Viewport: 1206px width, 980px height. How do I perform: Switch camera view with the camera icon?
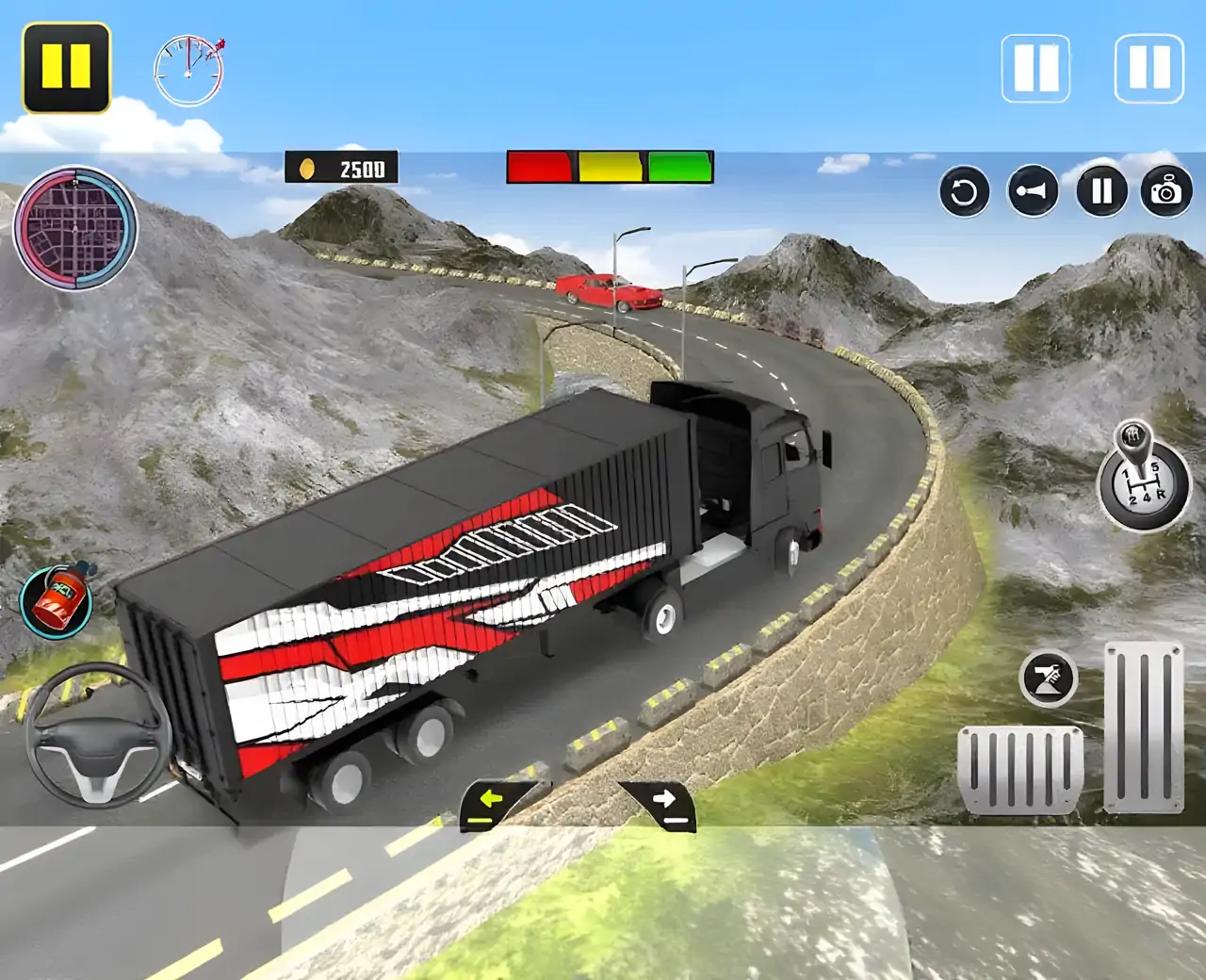coord(1166,192)
